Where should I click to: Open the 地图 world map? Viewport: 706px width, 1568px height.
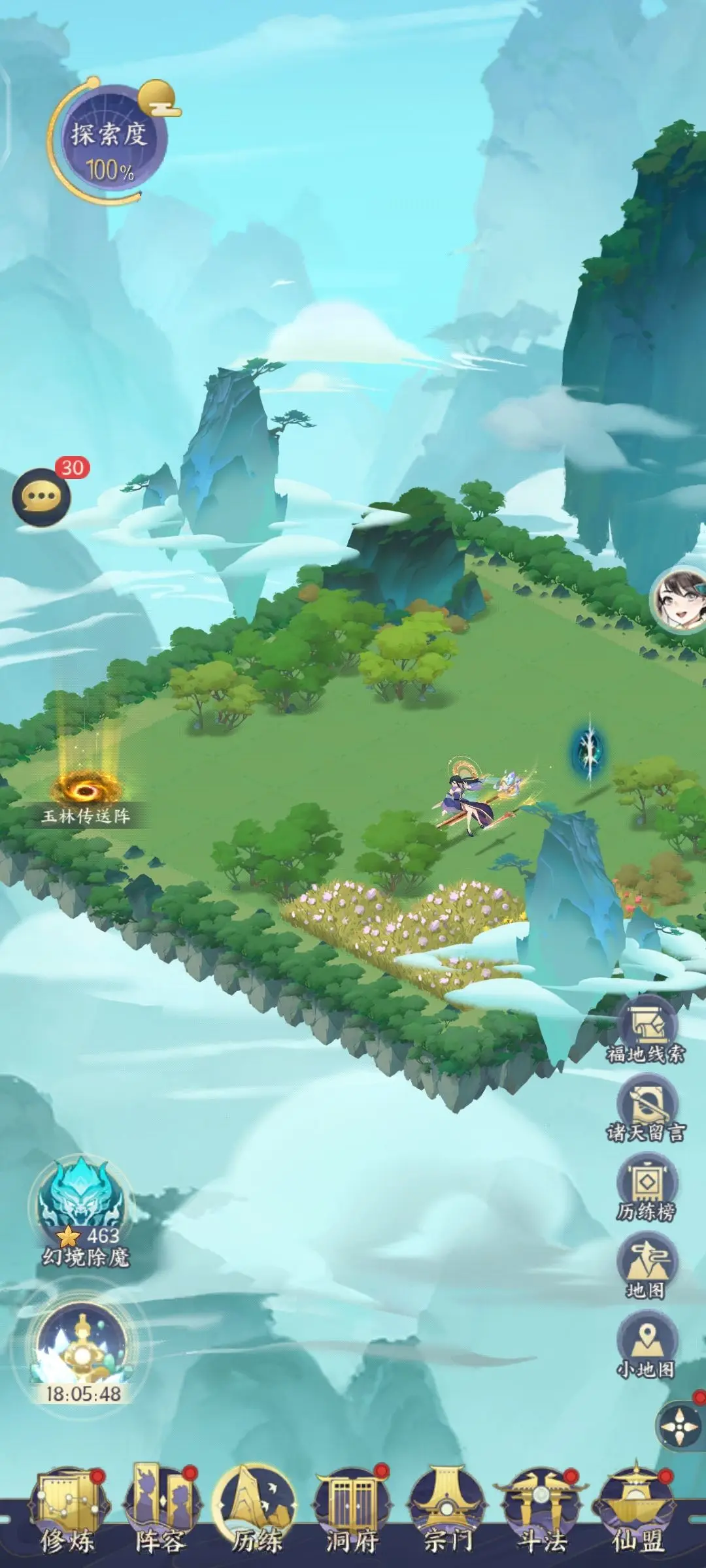pyautogui.click(x=647, y=1266)
